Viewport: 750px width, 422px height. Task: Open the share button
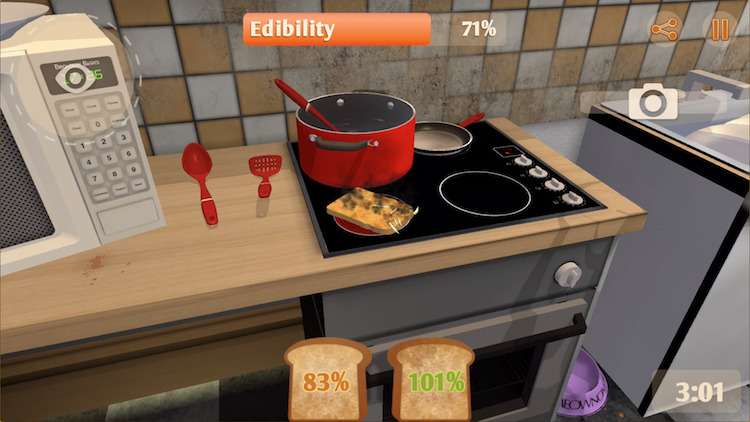coord(664,29)
